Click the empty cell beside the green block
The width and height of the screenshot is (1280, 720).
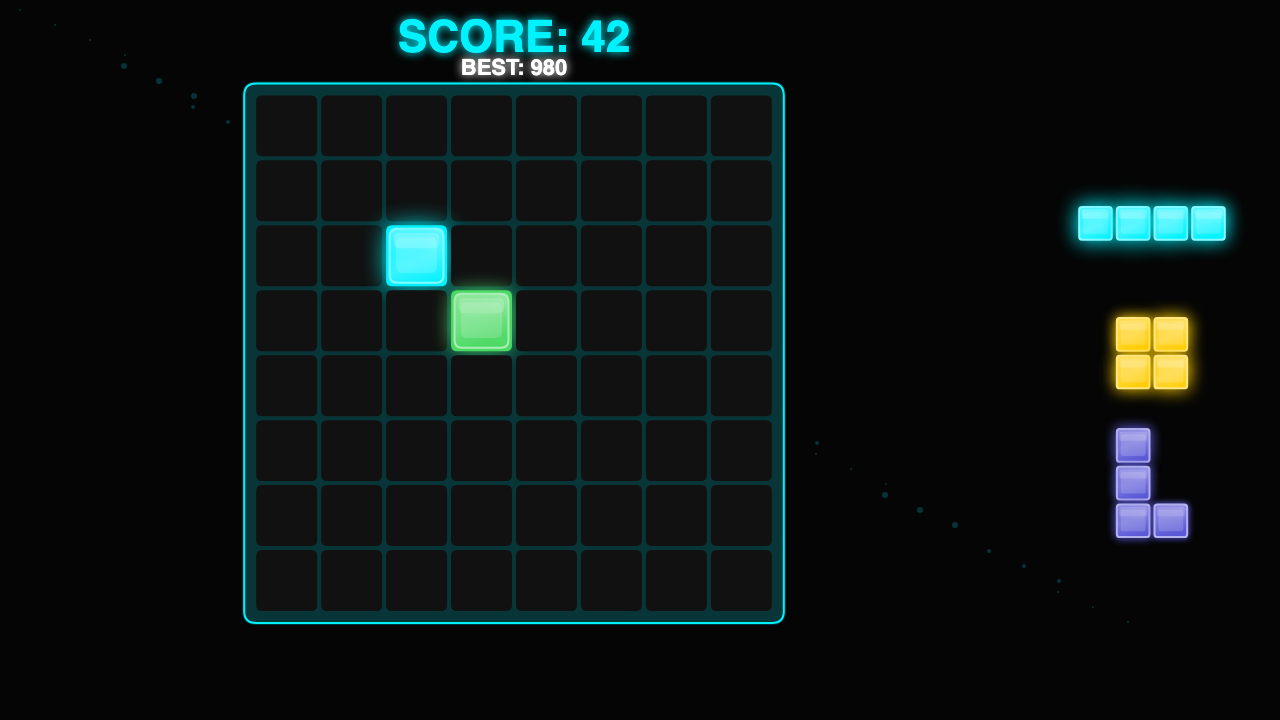546,321
